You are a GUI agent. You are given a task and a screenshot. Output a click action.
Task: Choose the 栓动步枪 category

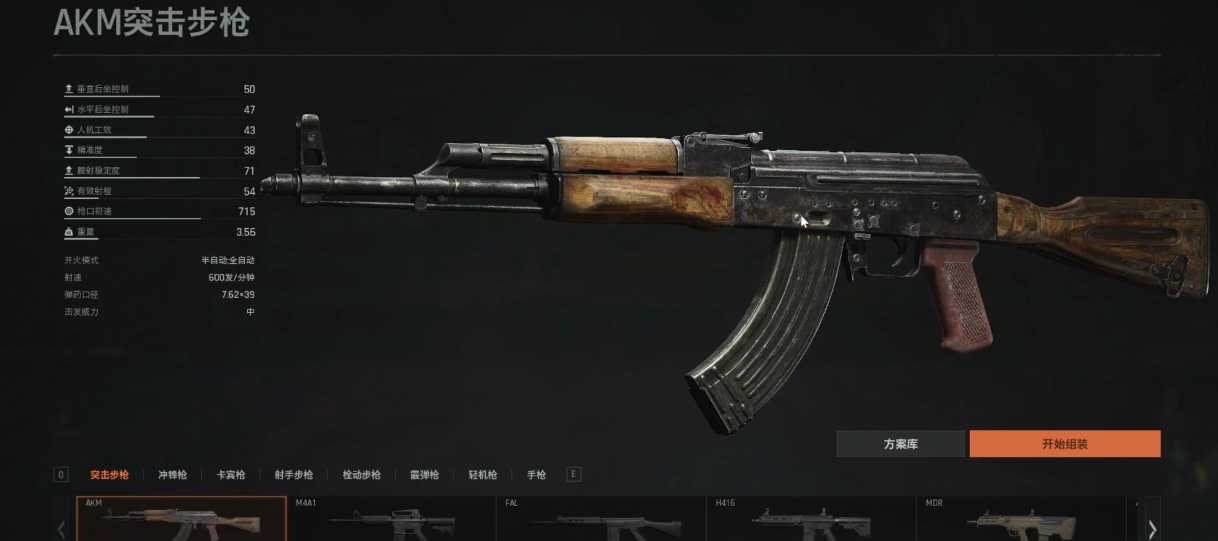tap(361, 475)
